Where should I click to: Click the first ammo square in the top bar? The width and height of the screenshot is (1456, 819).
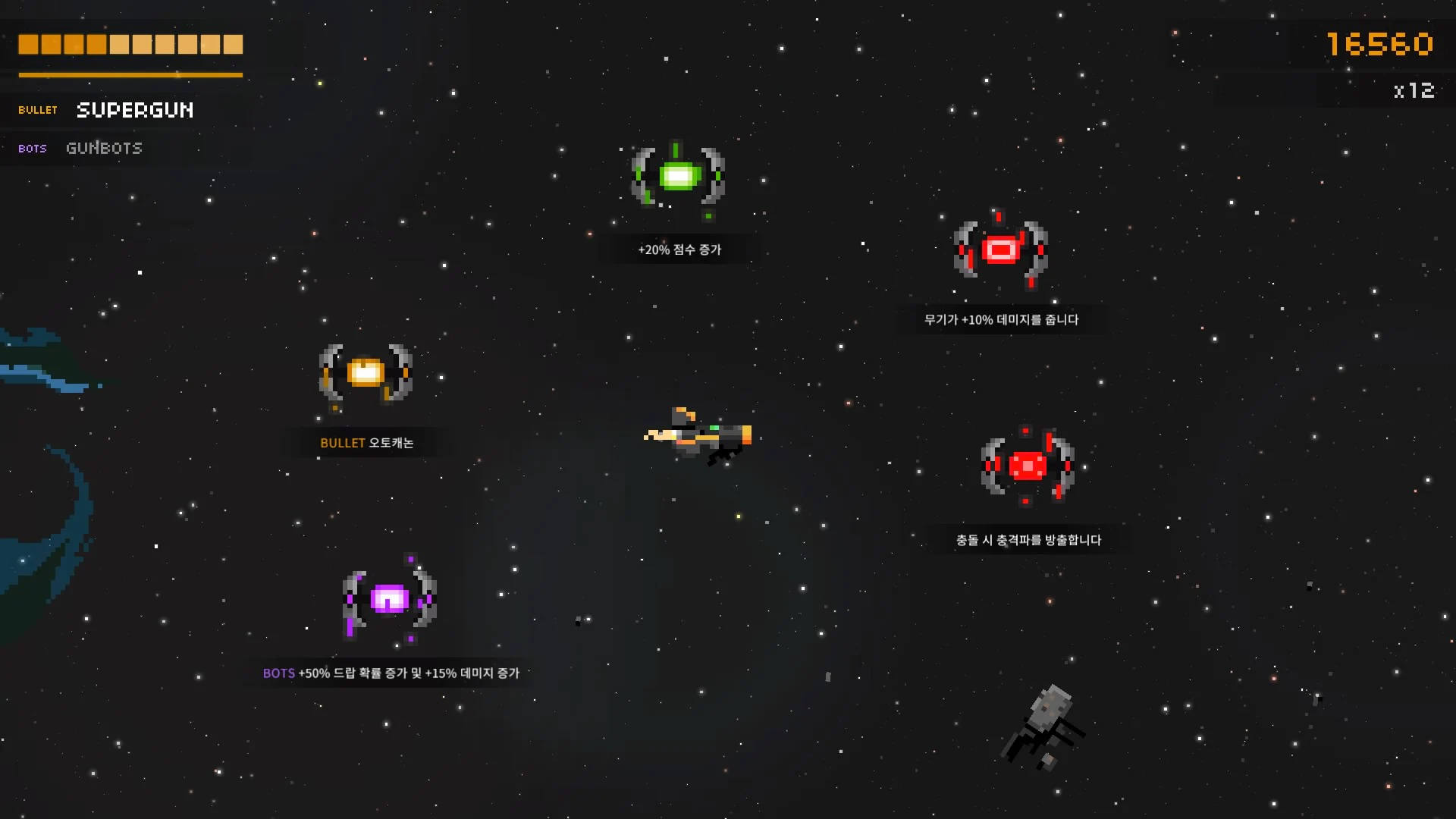[x=29, y=45]
